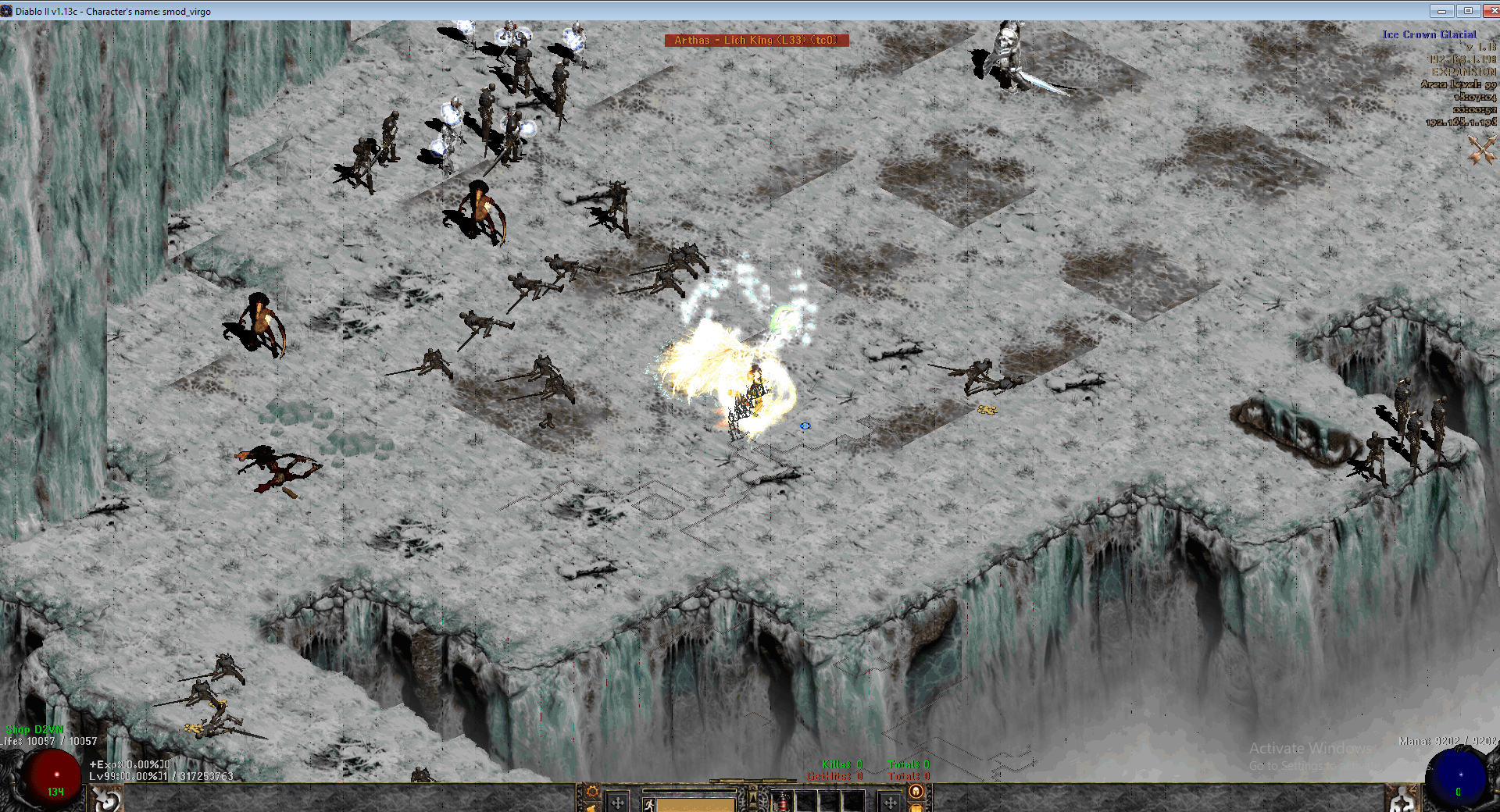Toggle the run/walk running man button
Image resolution: width=1500 pixels, height=812 pixels.
coord(648,803)
